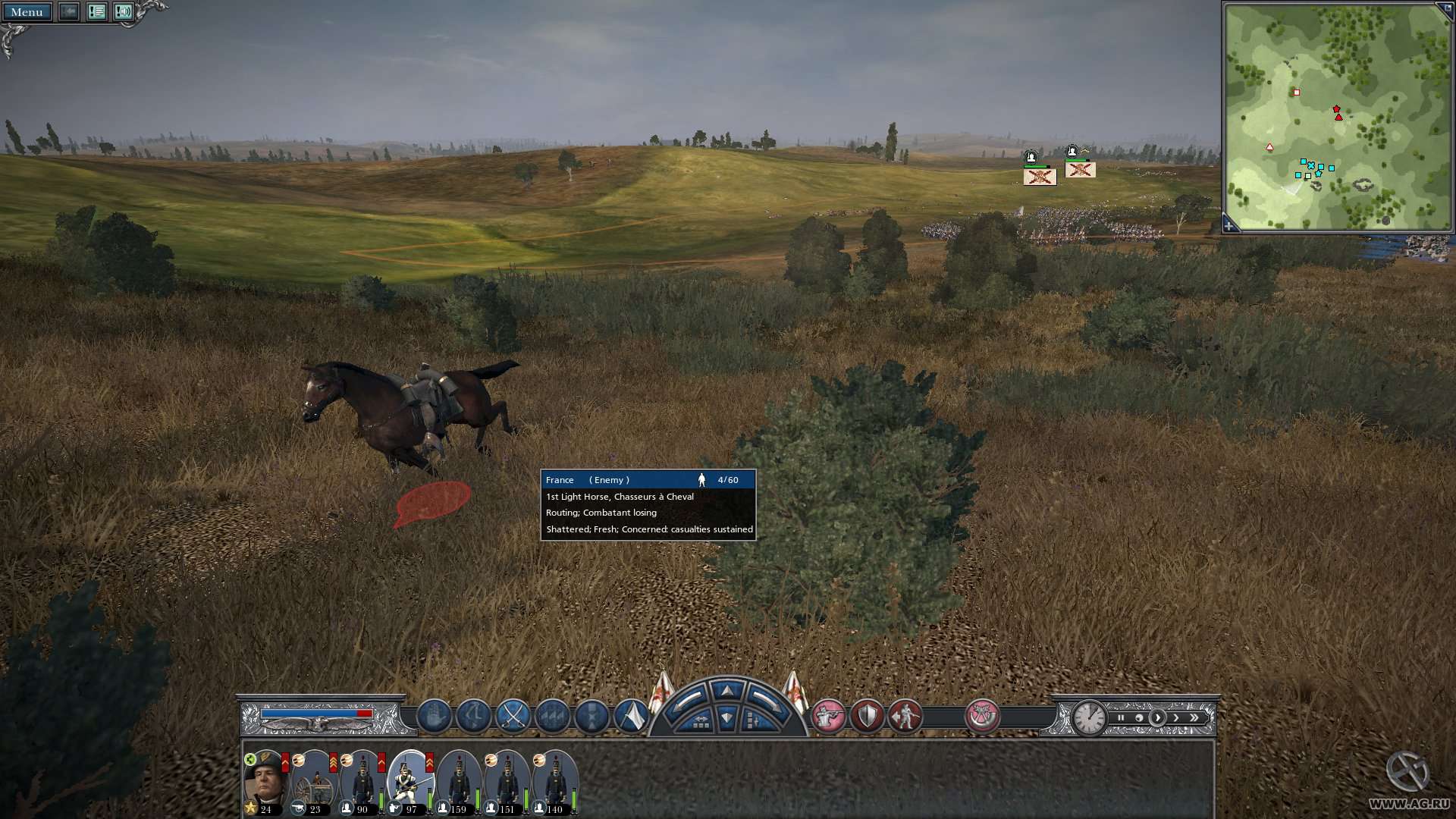Click the minimap's plus zoom button

1229,226
